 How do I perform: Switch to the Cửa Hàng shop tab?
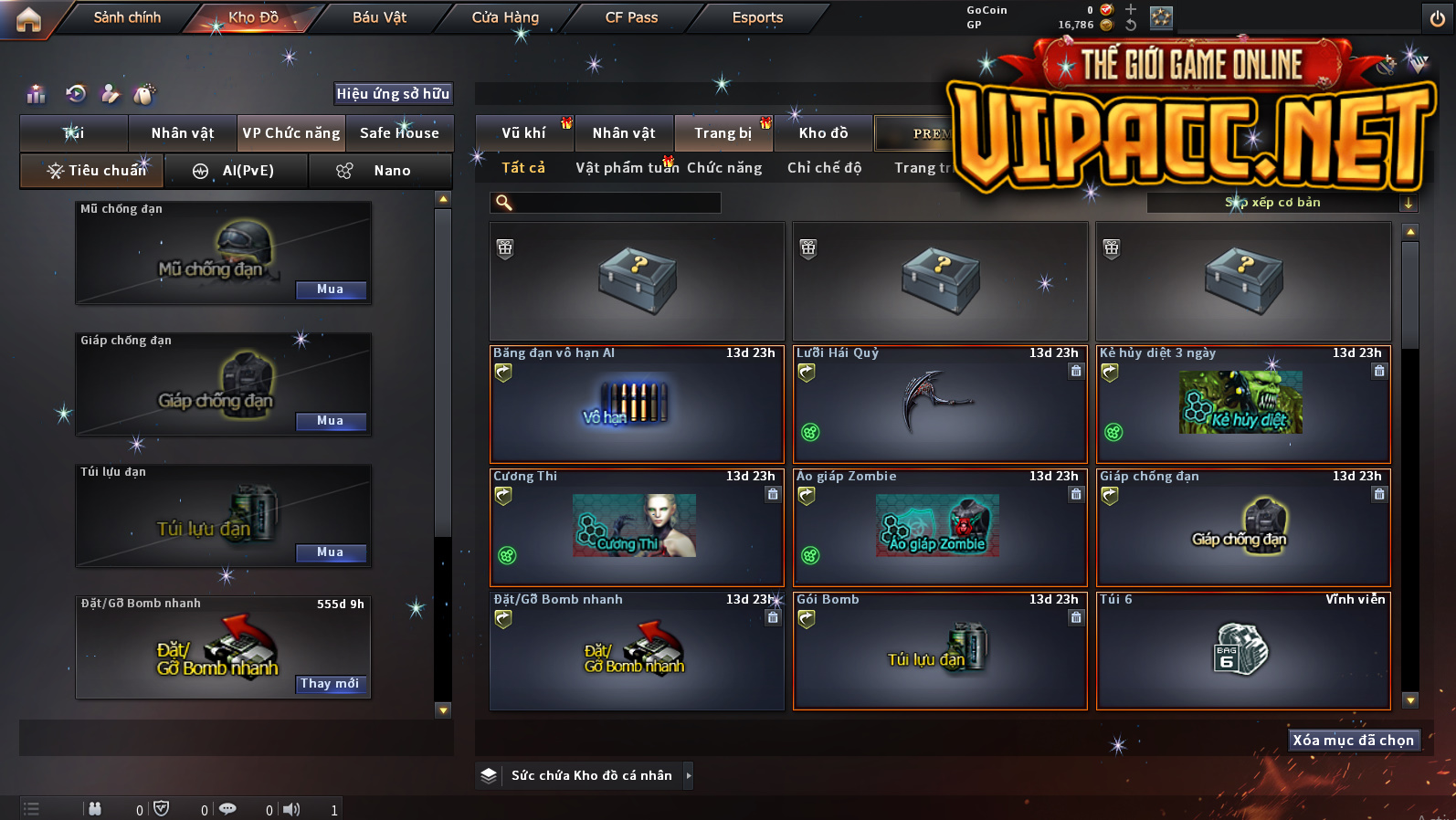click(505, 17)
